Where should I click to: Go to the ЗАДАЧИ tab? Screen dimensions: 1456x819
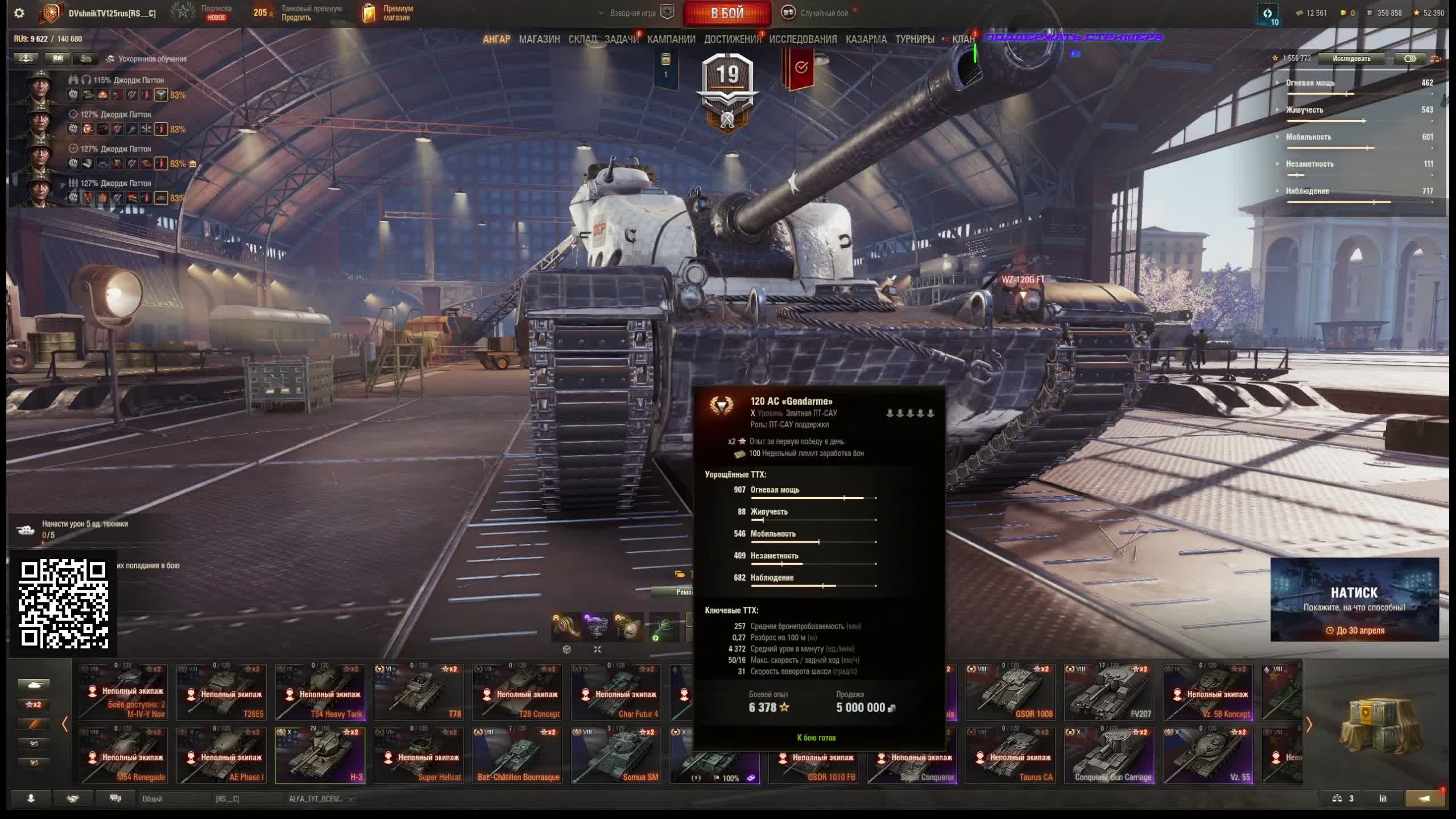621,39
